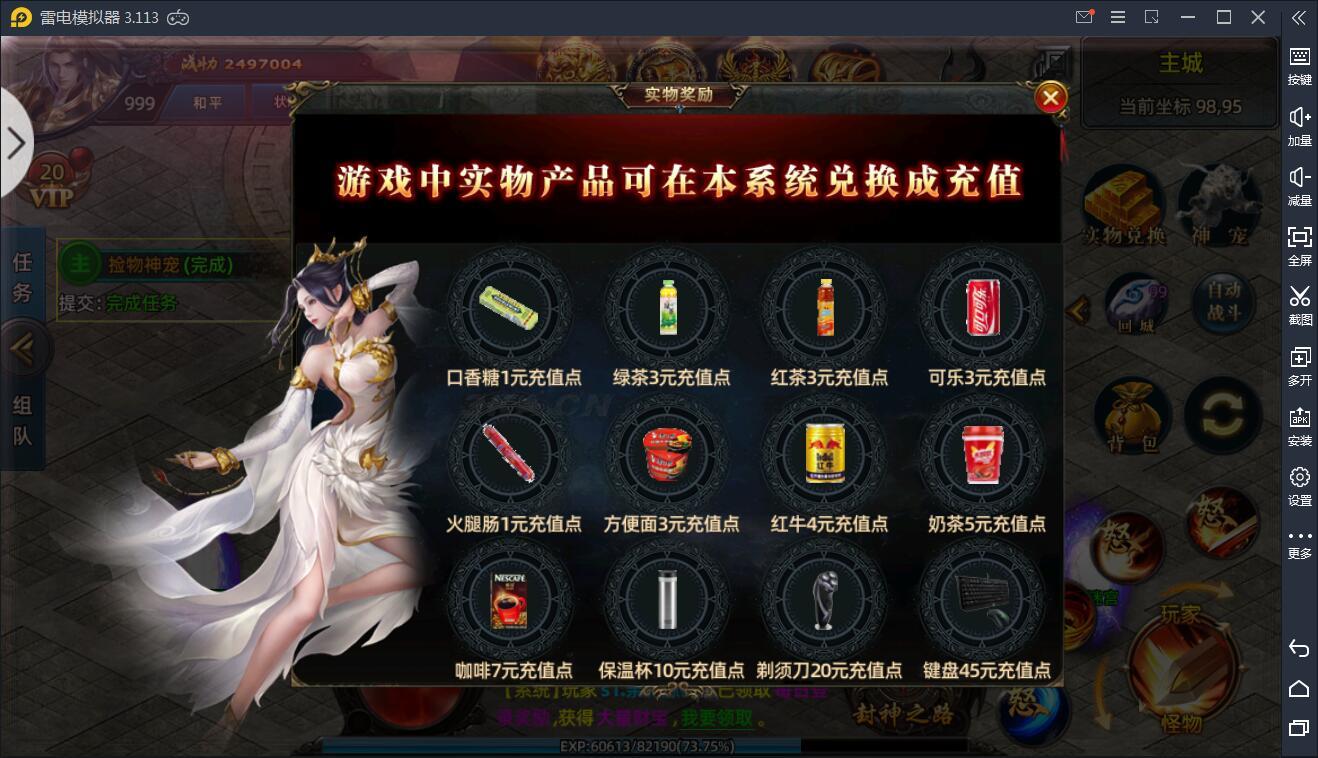Pick the 可乐 cola can reward
The width and height of the screenshot is (1318, 758).
click(982, 309)
